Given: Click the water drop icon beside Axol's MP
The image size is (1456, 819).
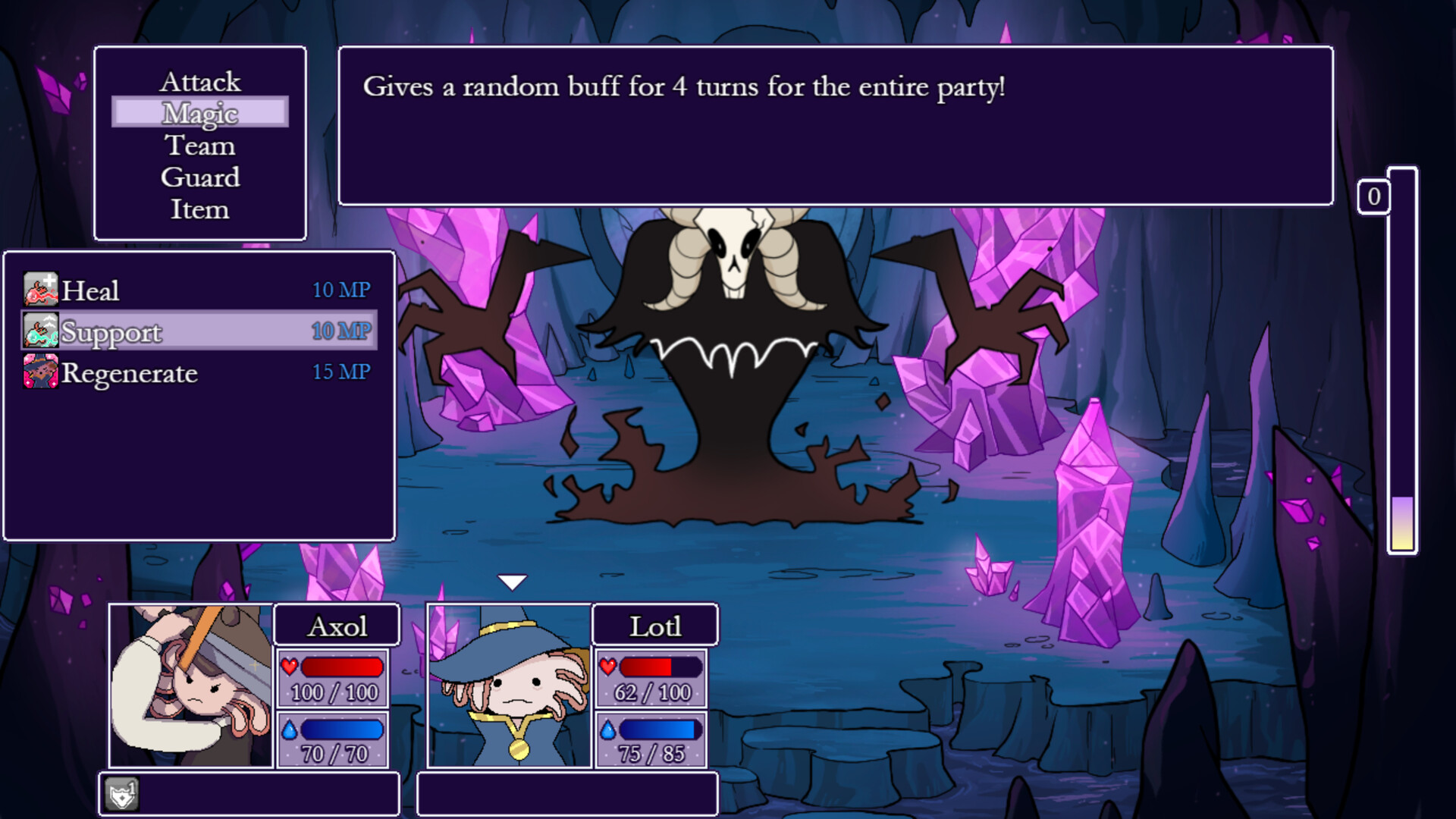Looking at the screenshot, I should 290,730.
